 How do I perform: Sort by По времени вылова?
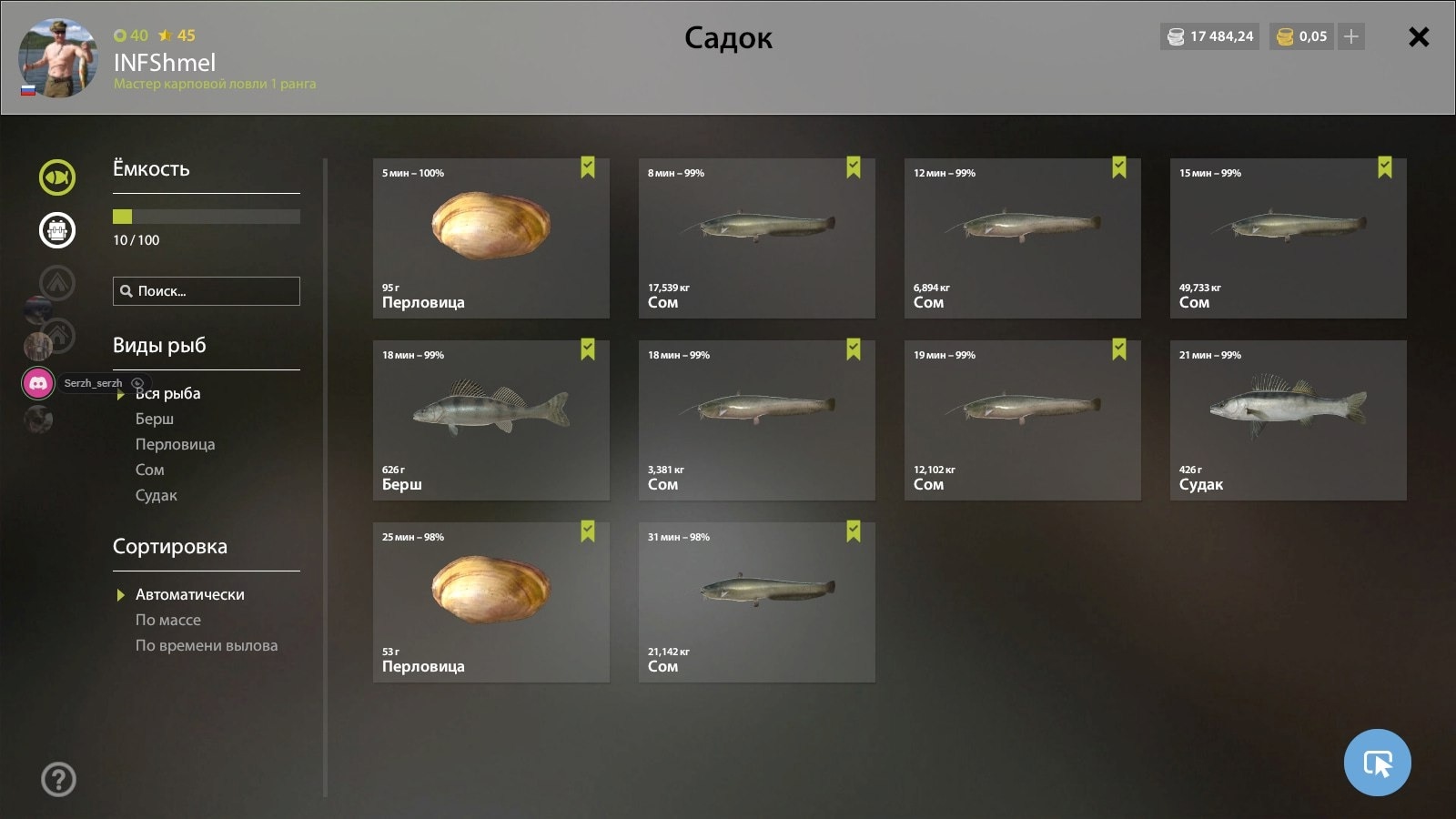(207, 645)
